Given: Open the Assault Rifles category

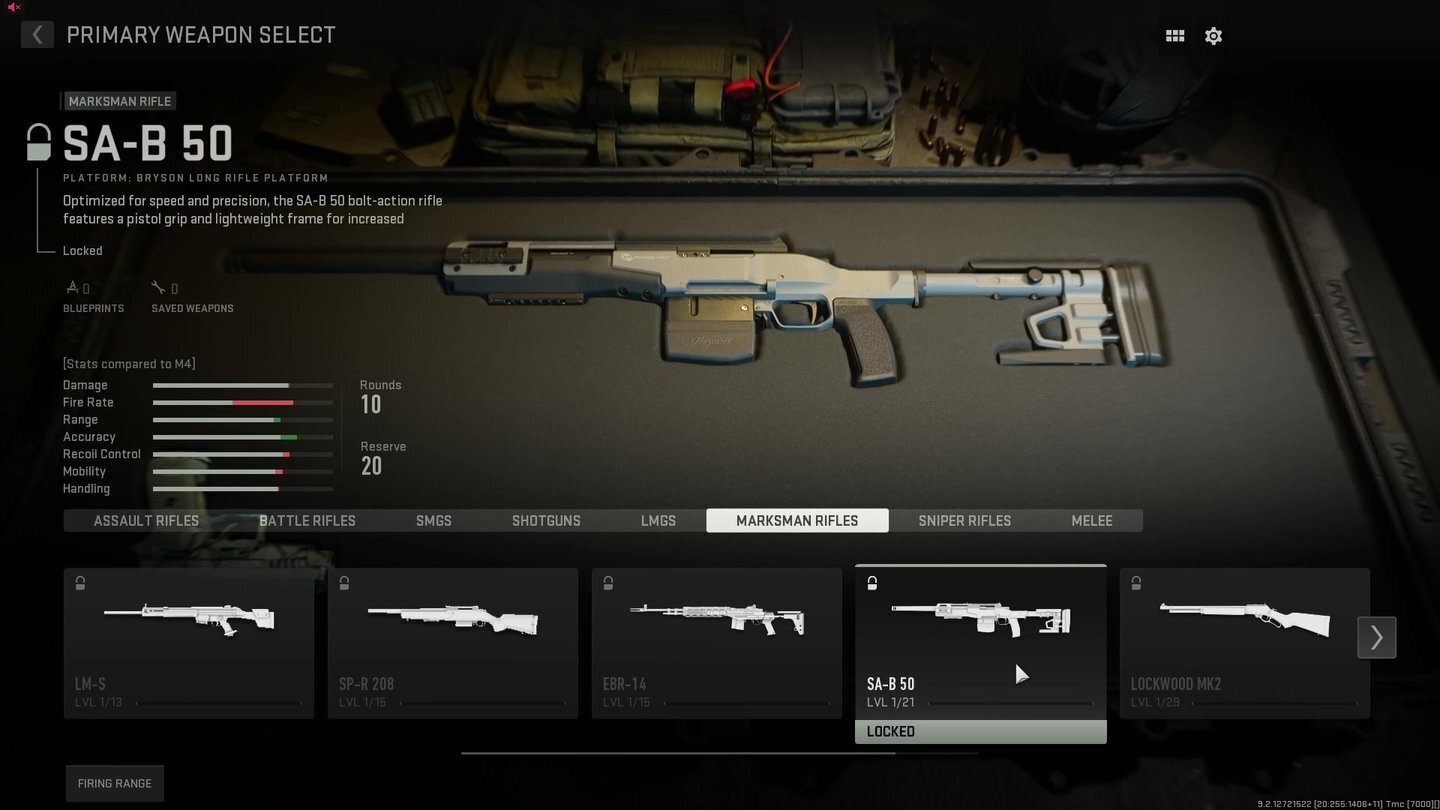Looking at the screenshot, I should tap(146, 520).
